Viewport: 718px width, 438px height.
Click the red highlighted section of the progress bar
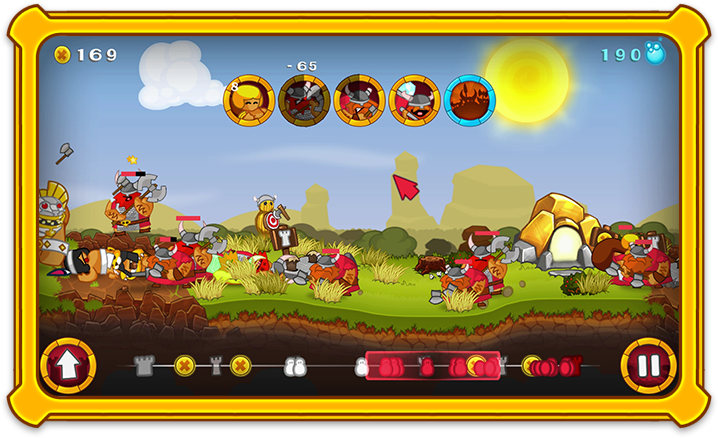pyautogui.click(x=432, y=366)
